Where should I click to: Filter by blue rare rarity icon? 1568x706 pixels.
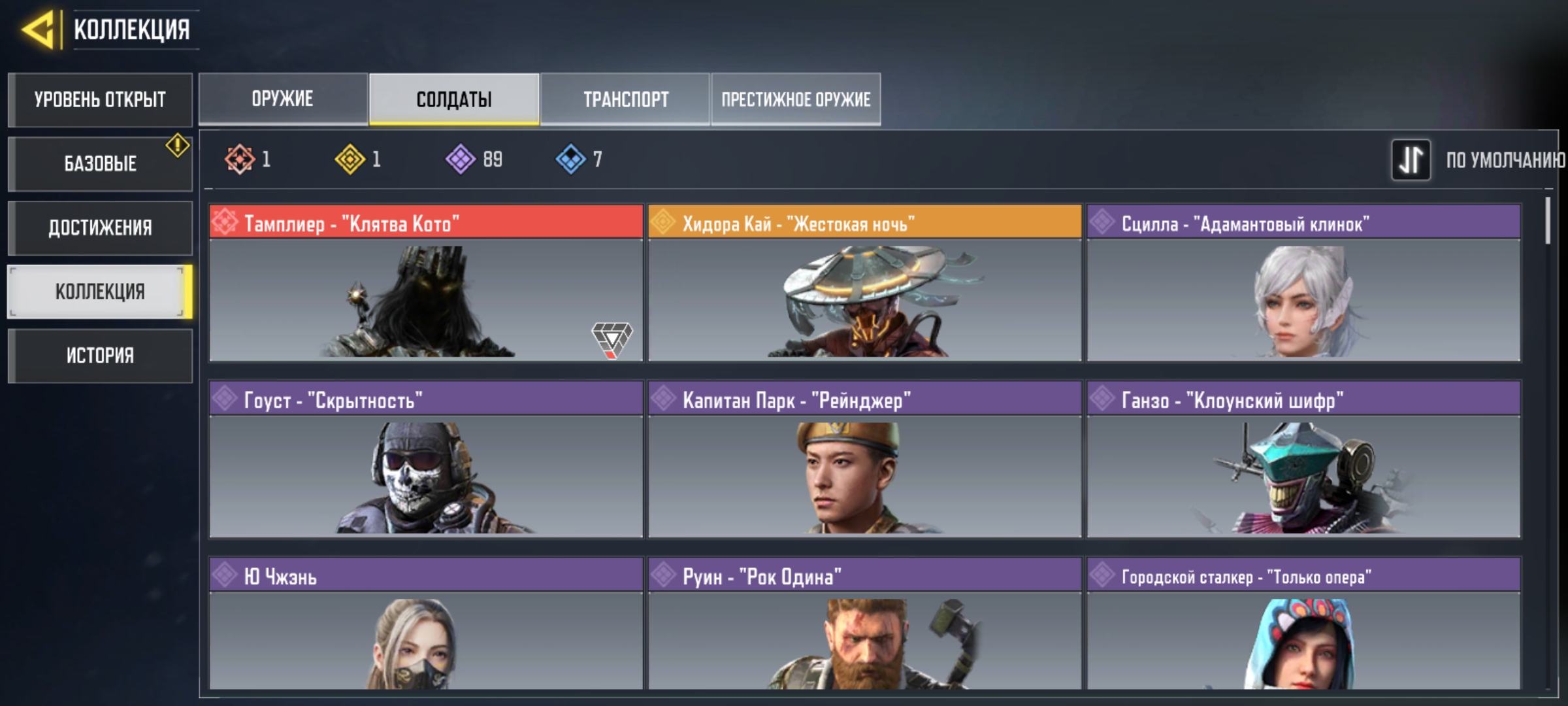(571, 159)
